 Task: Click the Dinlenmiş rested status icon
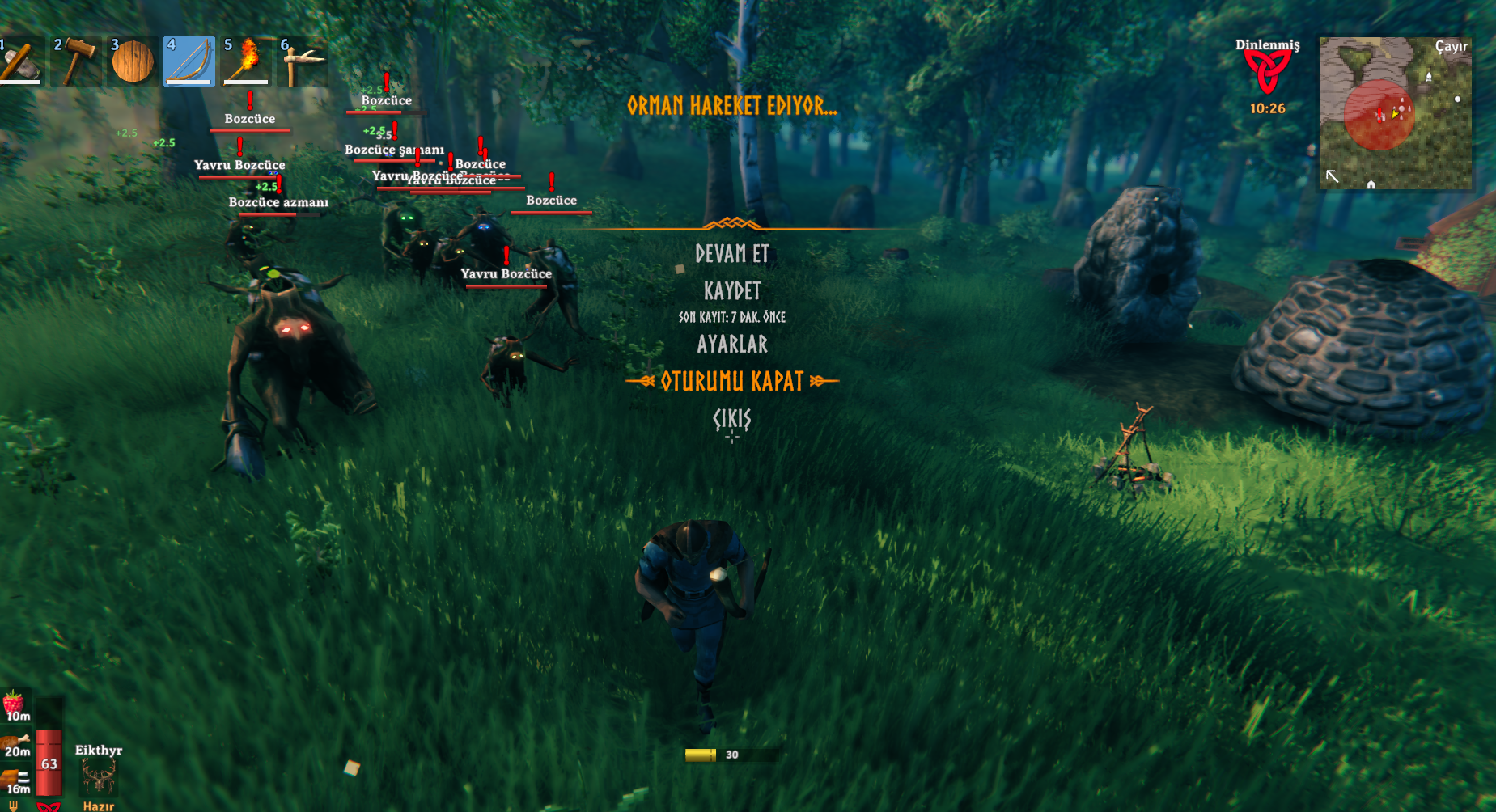coord(1267,72)
